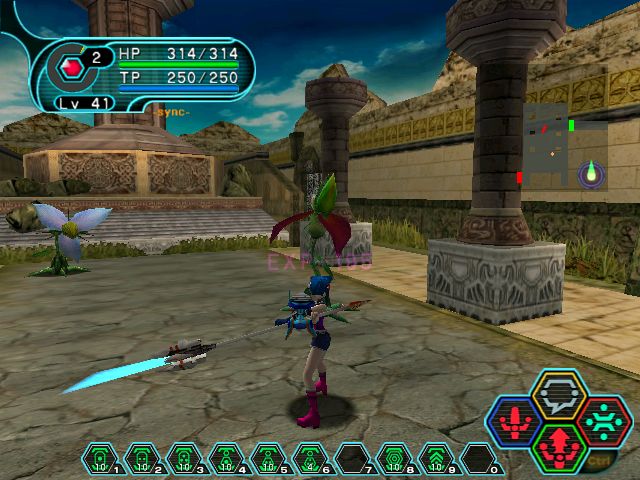Viewport: 640px width, 480px height.
Task: Click the green flame compass indicator
Action: pyautogui.click(x=592, y=173)
